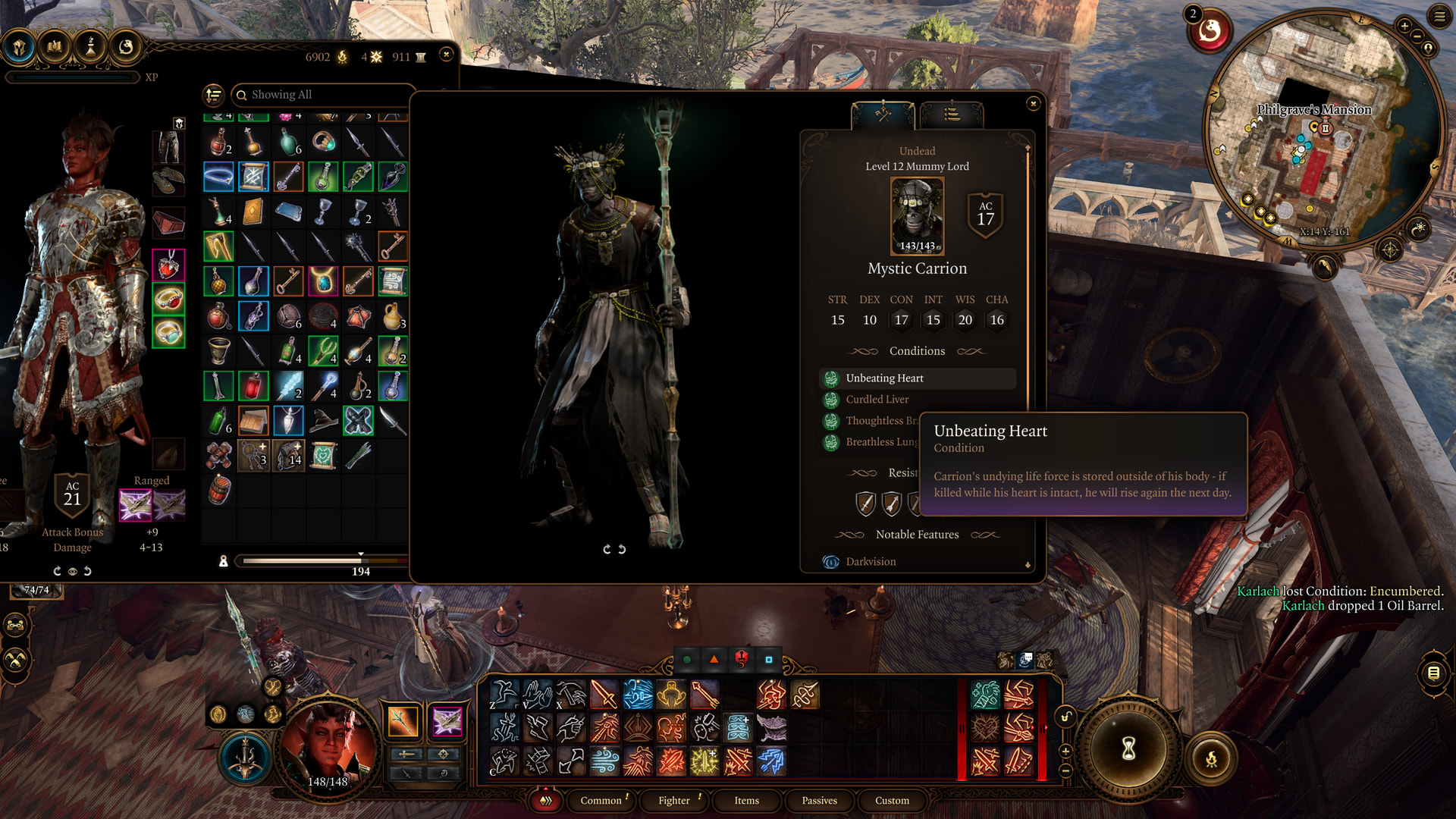Viewport: 1456px width, 819px height.
Task: Close the Mystic Carrion examine panel
Action: click(1033, 104)
